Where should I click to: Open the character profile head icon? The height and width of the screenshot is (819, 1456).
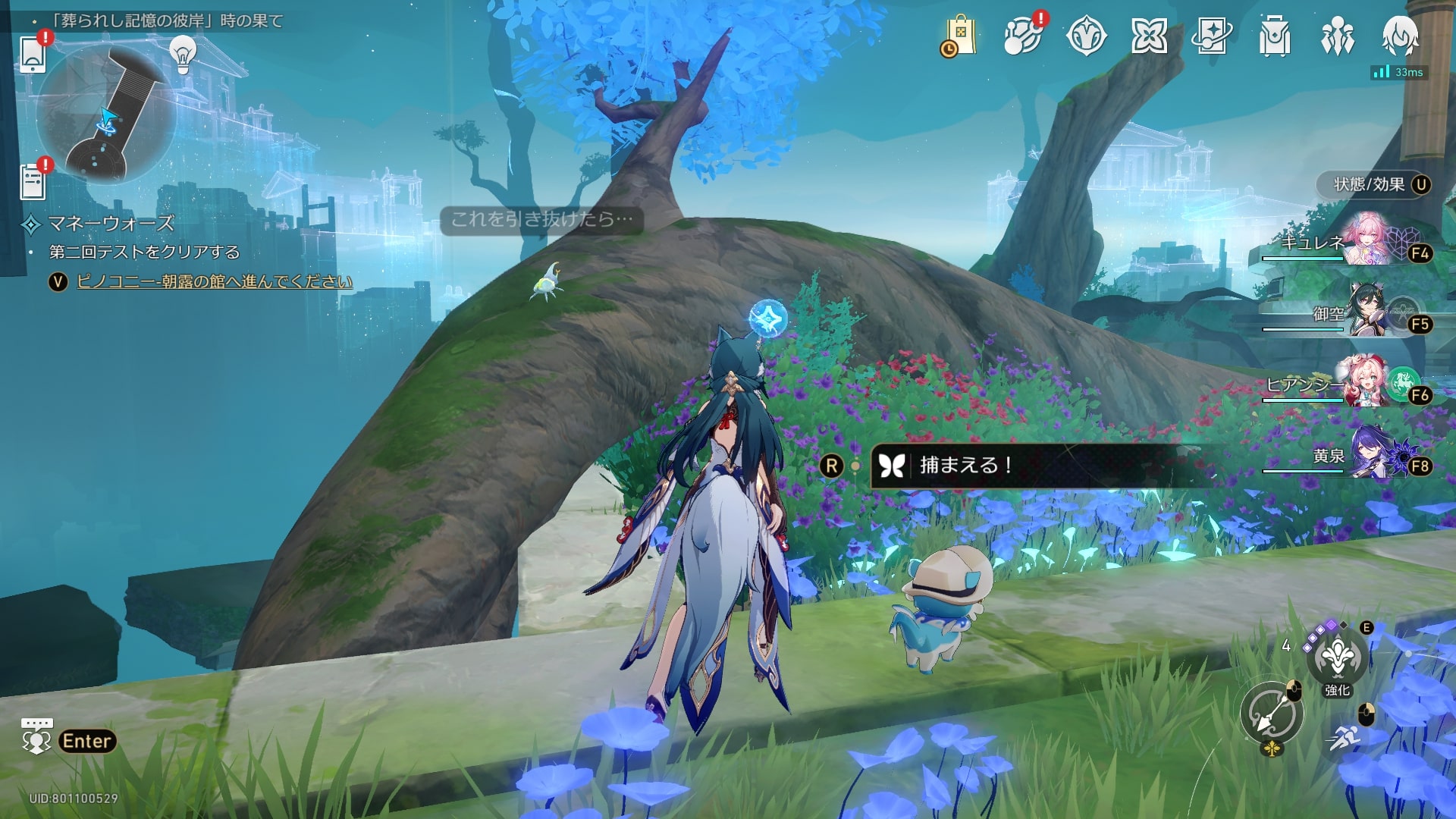pos(1400,36)
